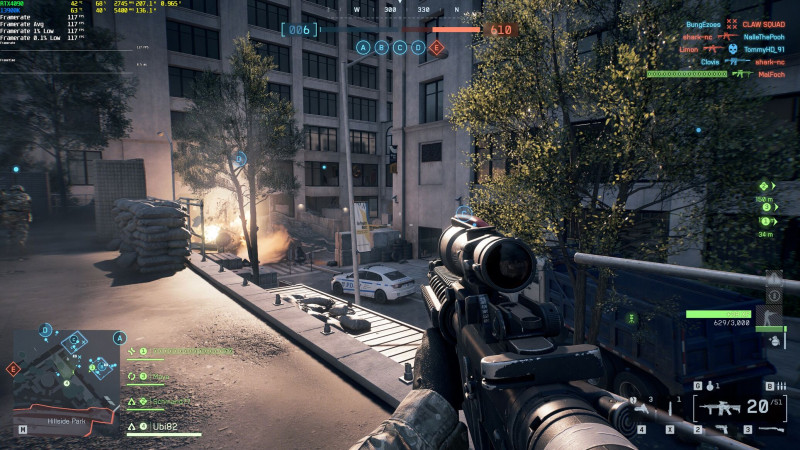800x450 pixels.
Task: Select the frag grenade icon
Action: pyautogui.click(x=708, y=385)
